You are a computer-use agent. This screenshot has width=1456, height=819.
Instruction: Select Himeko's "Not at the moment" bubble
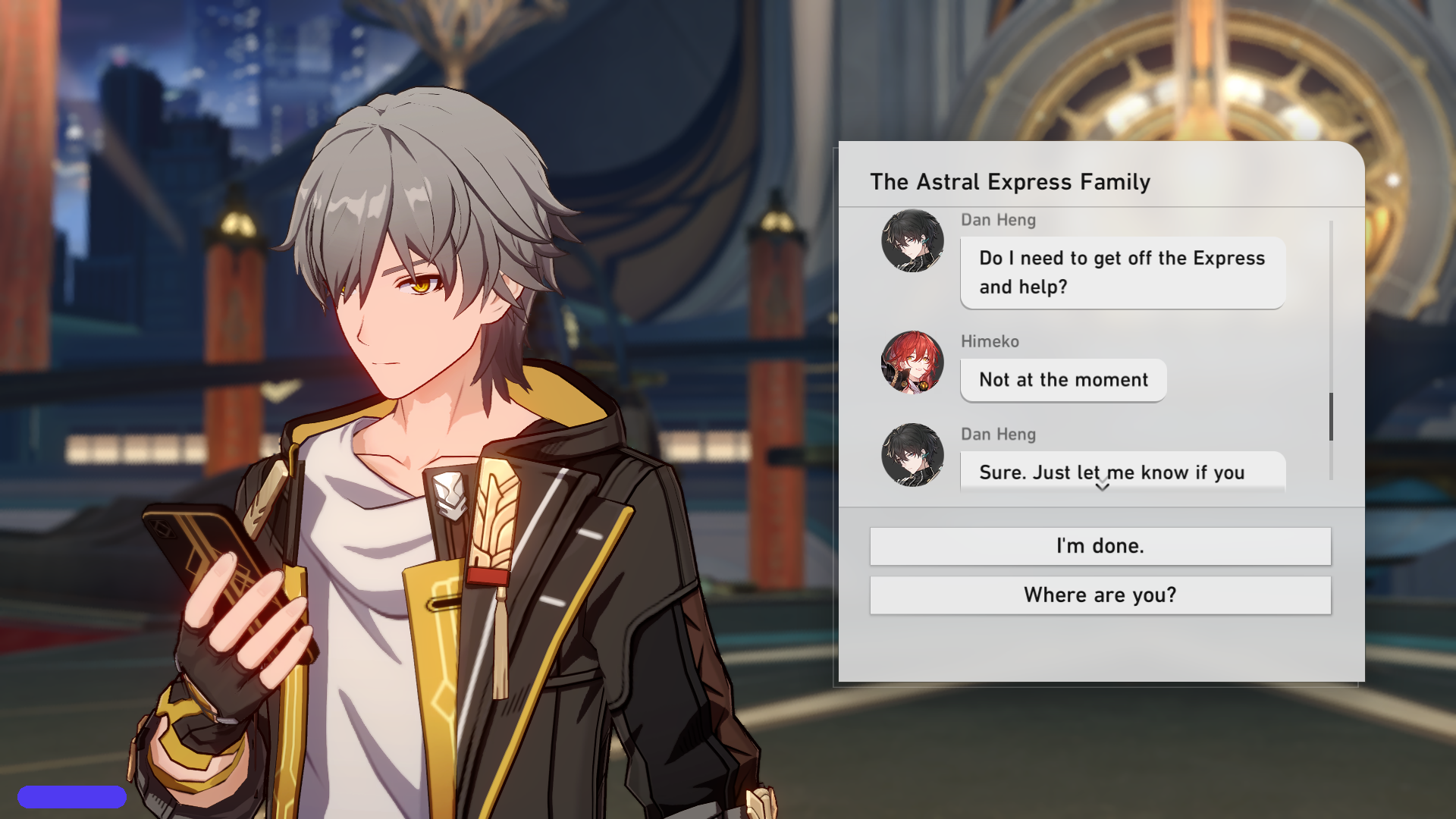[x=1063, y=380]
